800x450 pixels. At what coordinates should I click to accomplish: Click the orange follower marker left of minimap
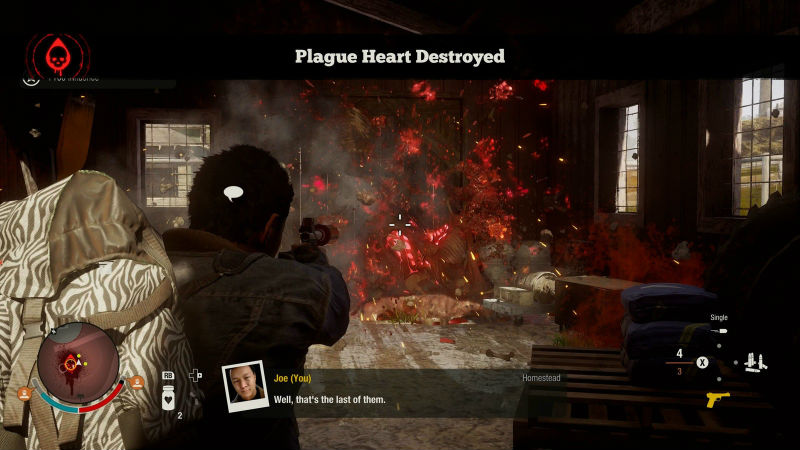click(x=24, y=393)
